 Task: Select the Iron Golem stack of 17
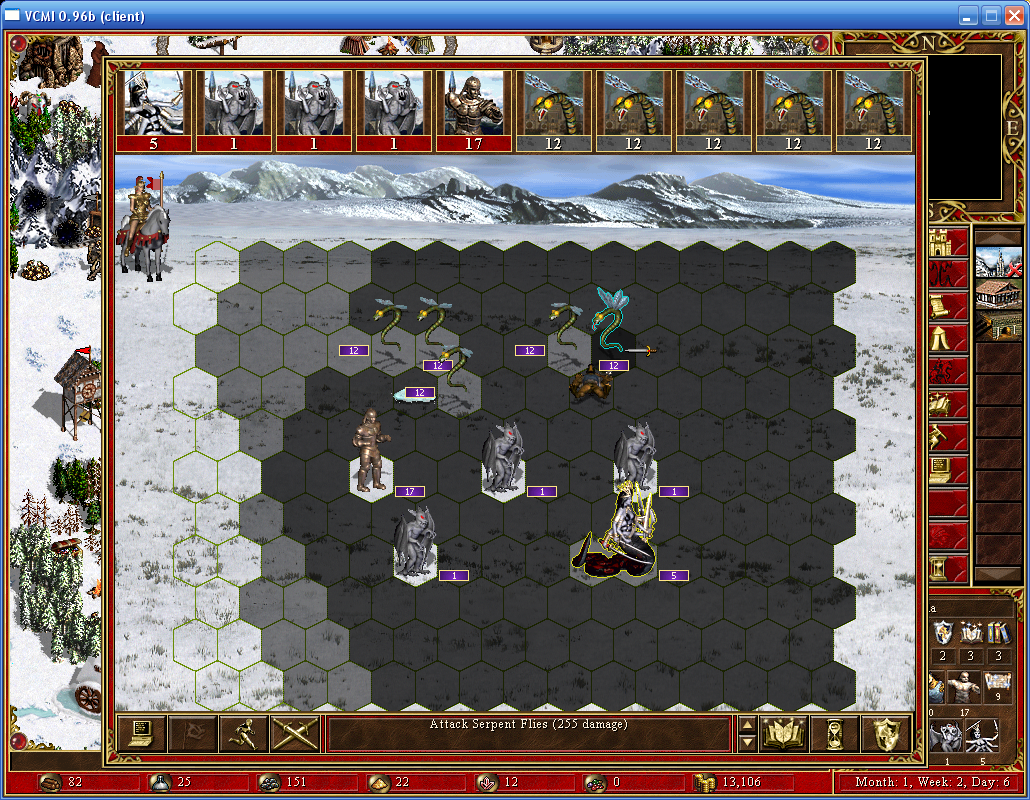point(371,450)
